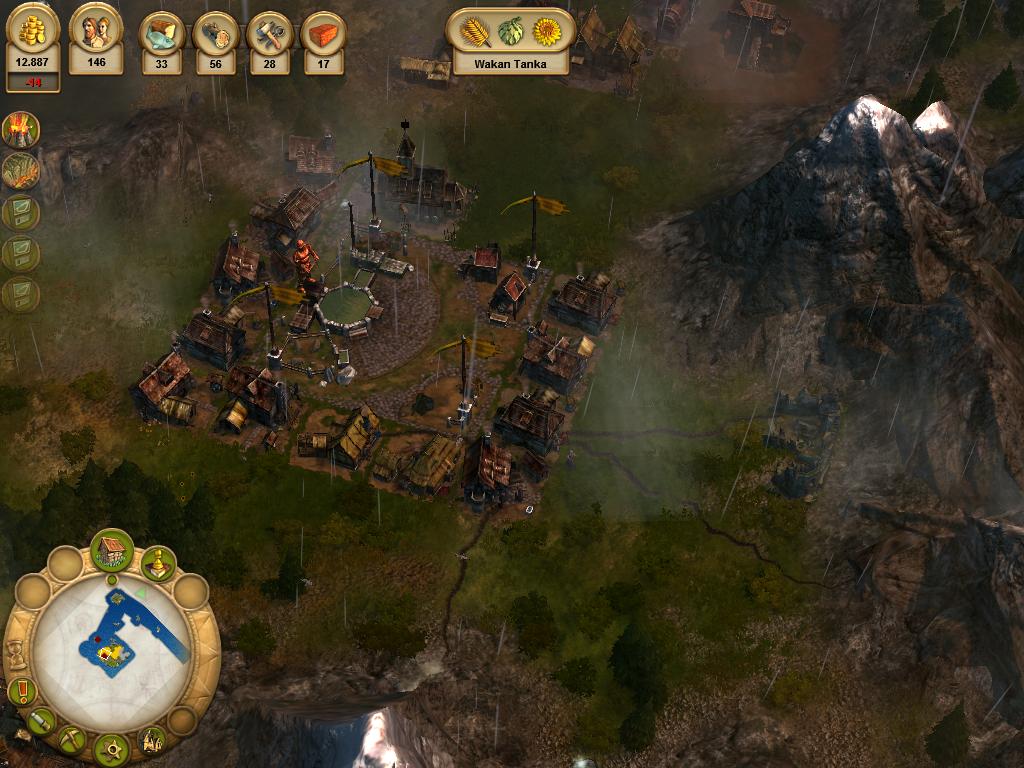Select the red bricks resource icon
1024x768 pixels.
(x=323, y=33)
